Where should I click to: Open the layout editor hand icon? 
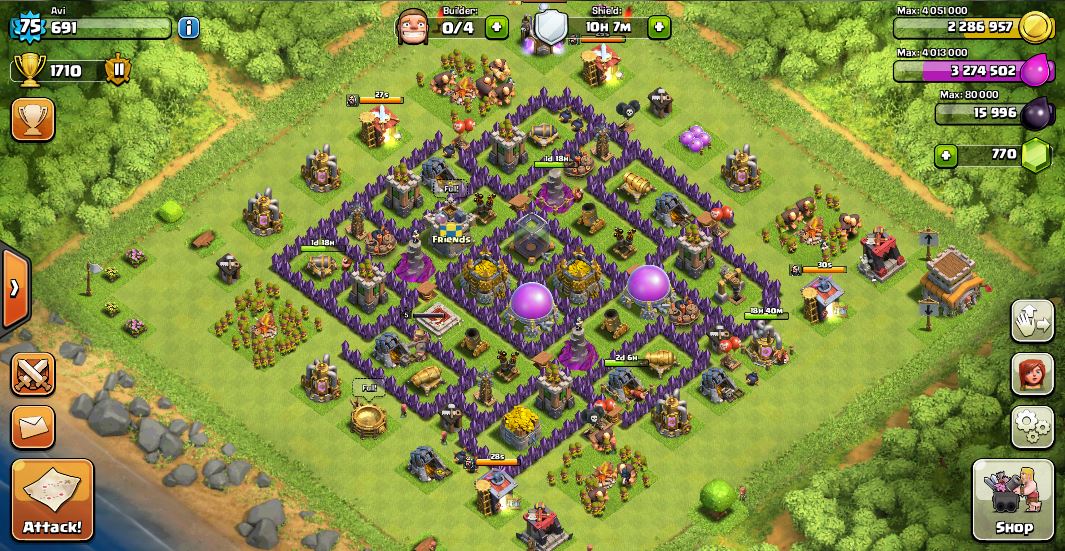click(x=1032, y=321)
